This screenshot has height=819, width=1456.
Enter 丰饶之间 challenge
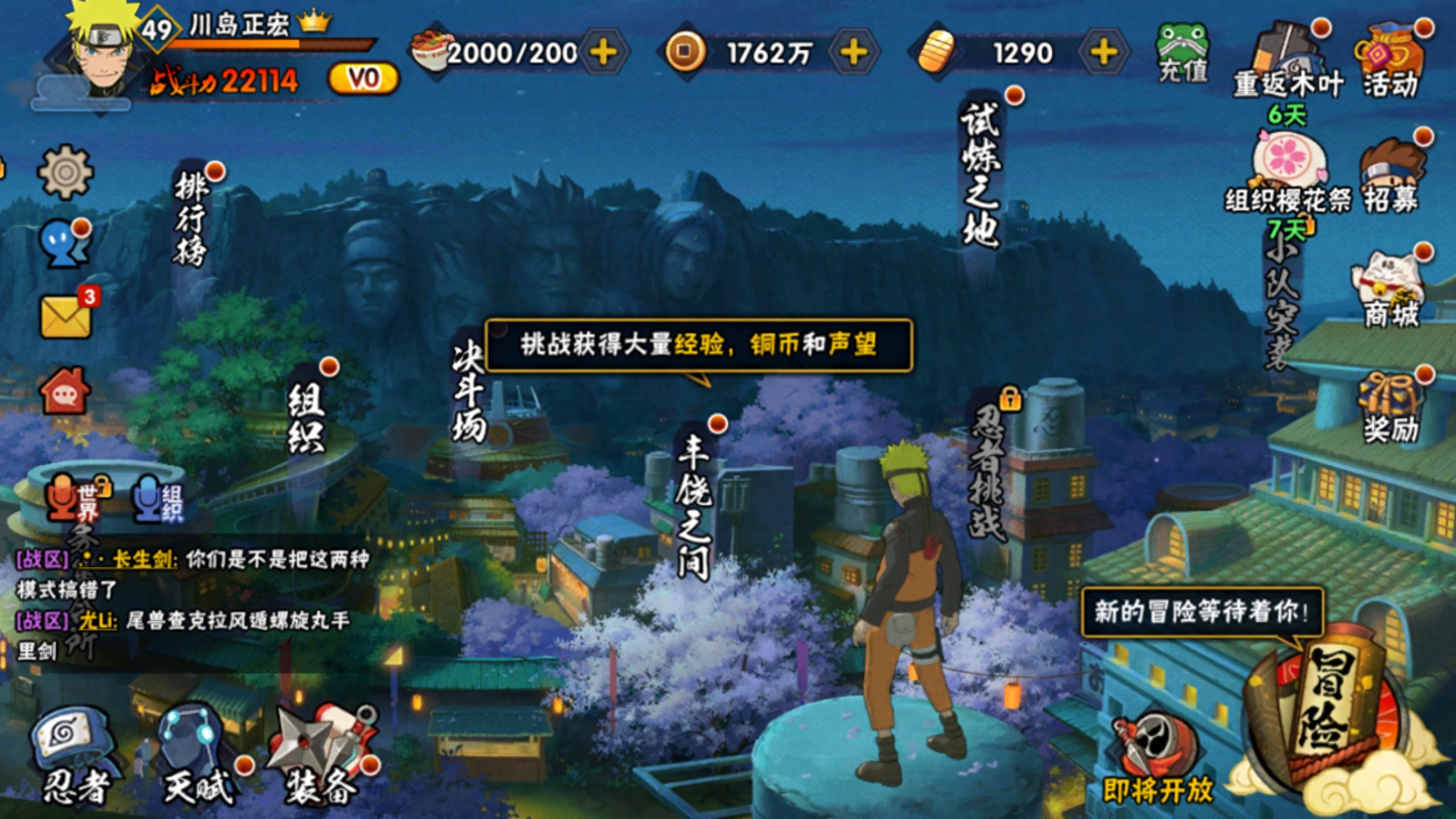pos(693,506)
